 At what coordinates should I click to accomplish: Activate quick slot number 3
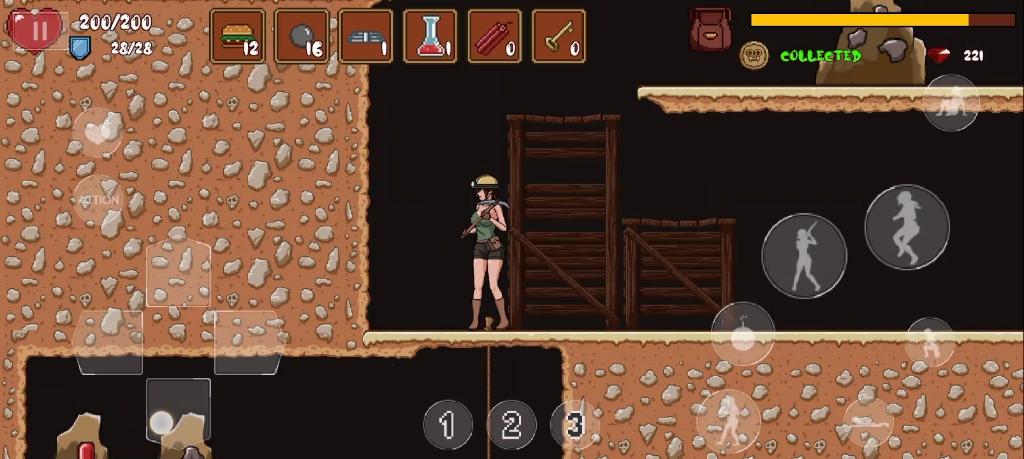tap(574, 425)
